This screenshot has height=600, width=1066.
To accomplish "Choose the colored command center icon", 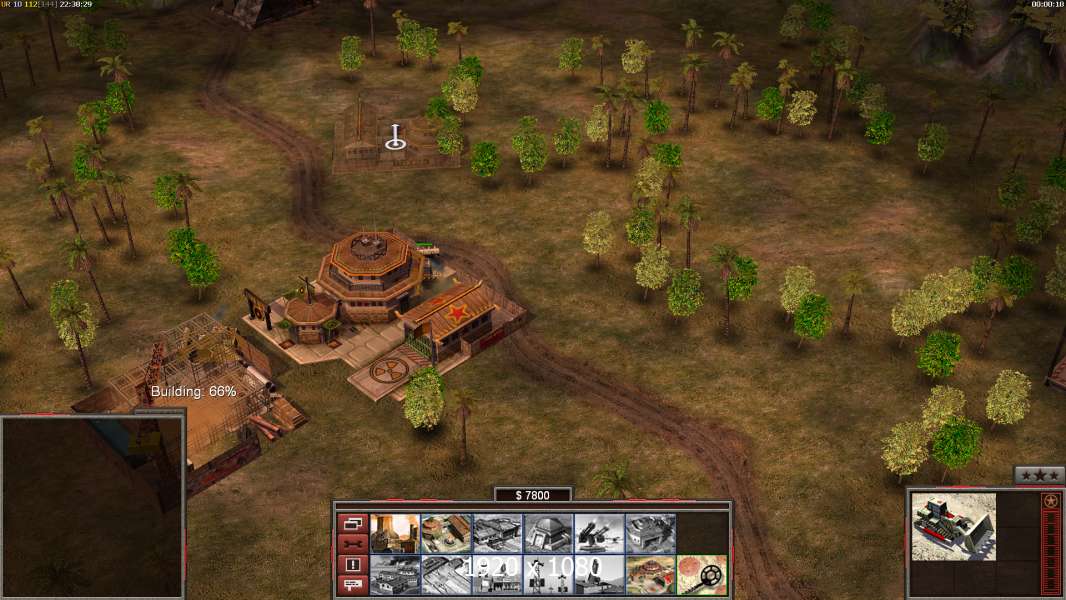I will [x=650, y=575].
